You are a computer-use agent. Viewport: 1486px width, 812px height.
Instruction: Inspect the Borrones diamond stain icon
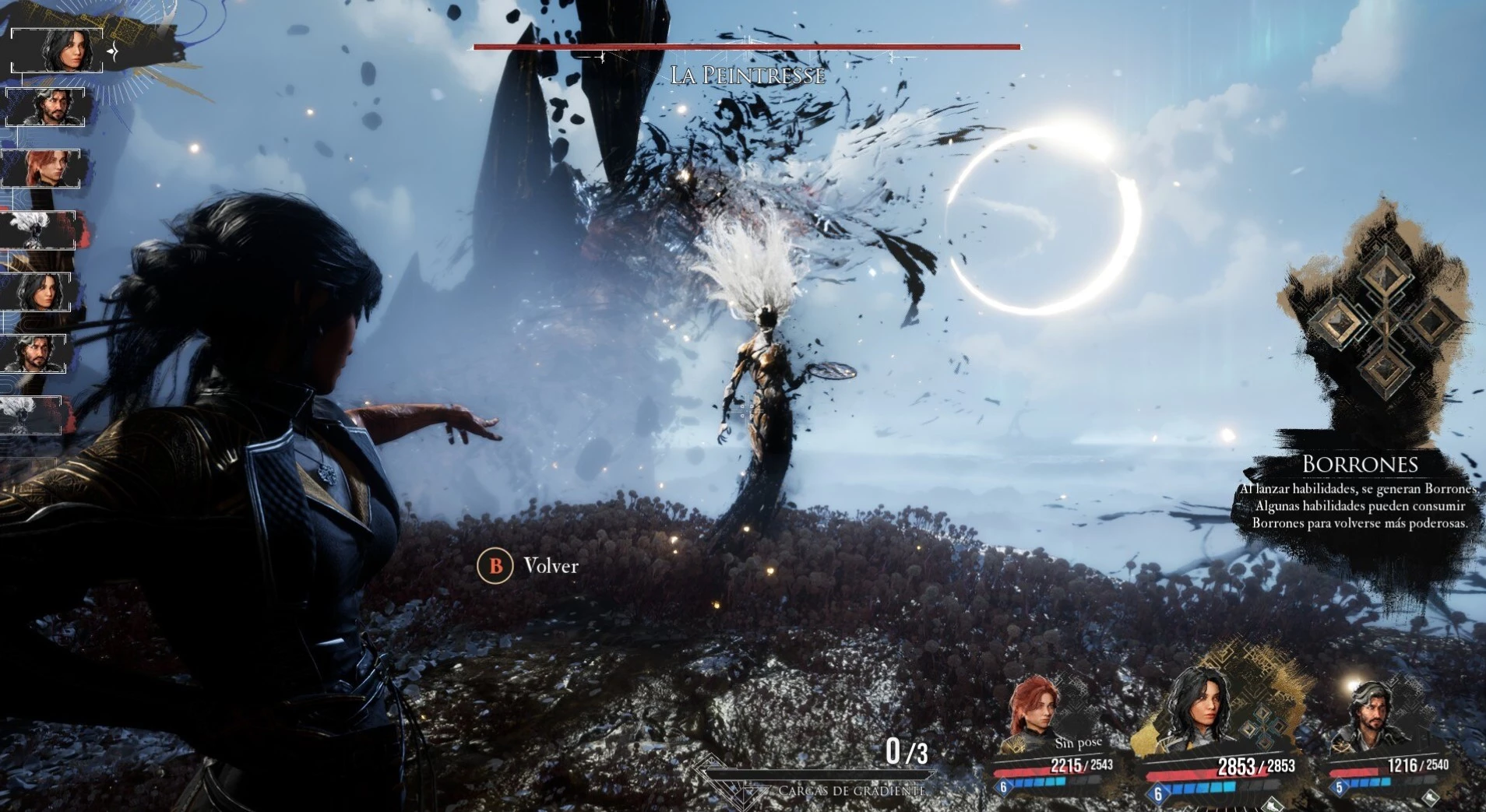point(1384,320)
